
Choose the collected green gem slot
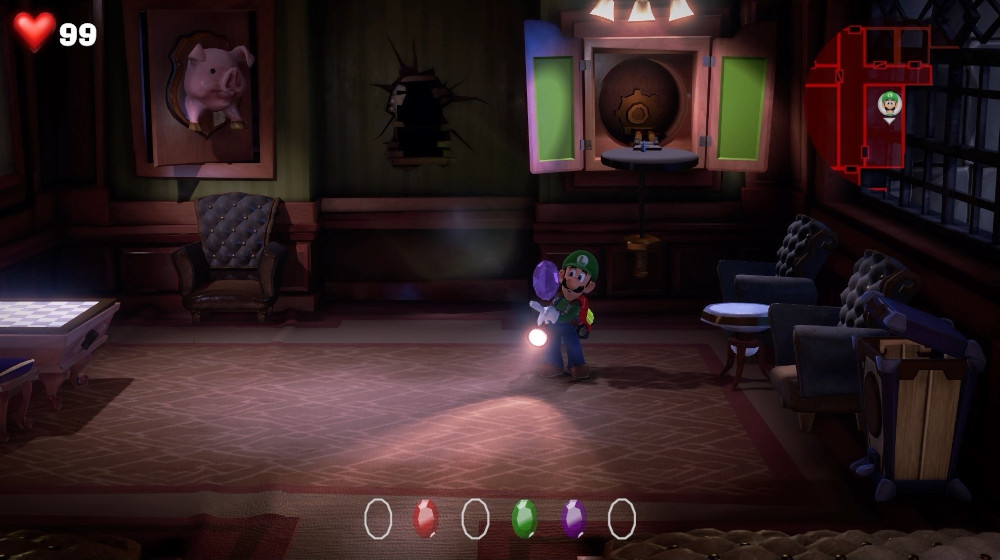pyautogui.click(x=524, y=518)
